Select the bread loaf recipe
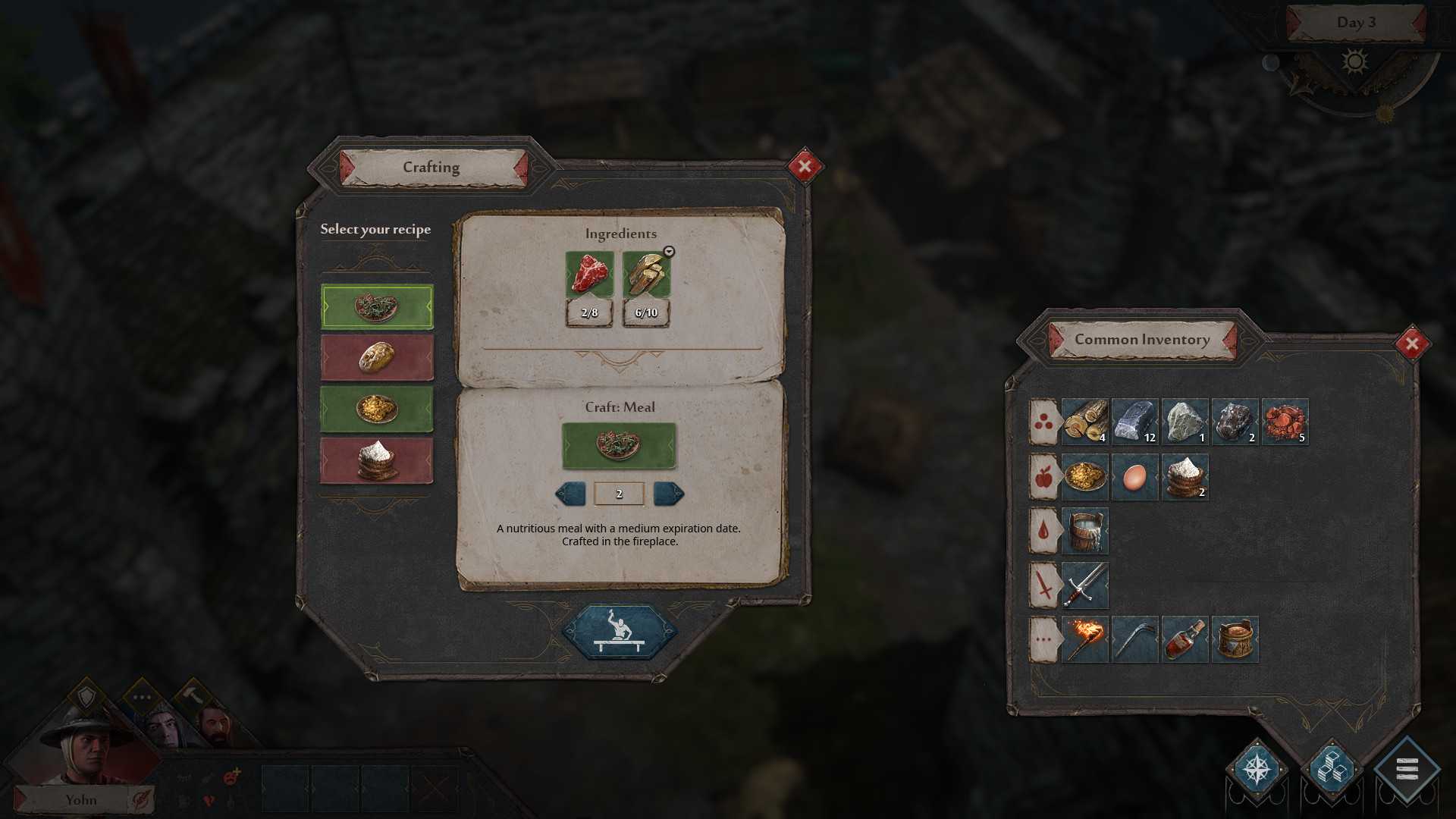Viewport: 1456px width, 819px height. 377,357
